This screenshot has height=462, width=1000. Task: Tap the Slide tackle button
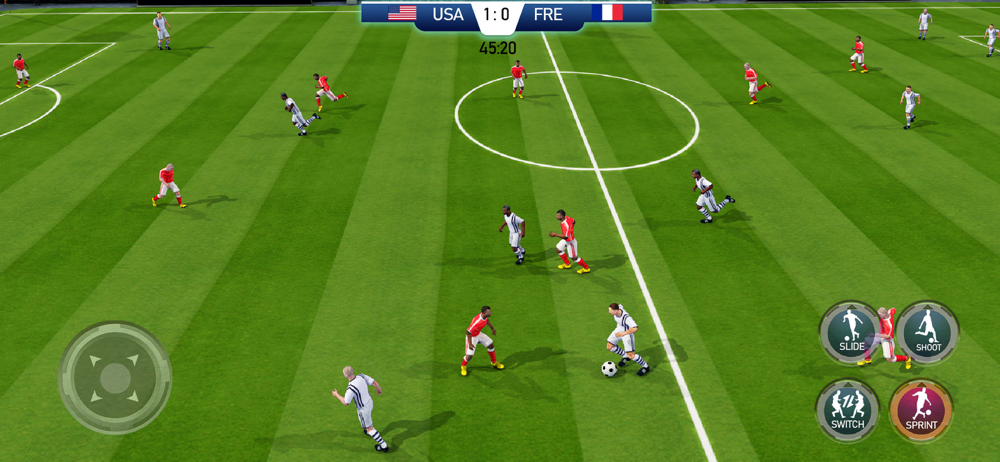tap(851, 333)
